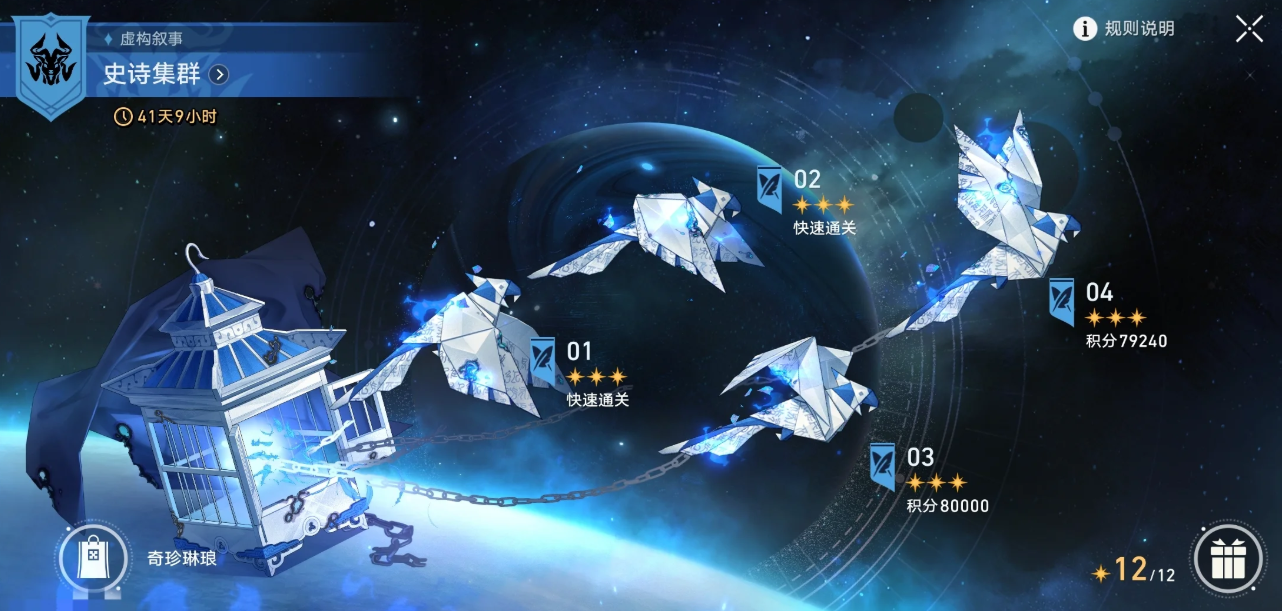The width and height of the screenshot is (1282, 611).
Task: Close the 虚构叙事 screen with X
Action: pyautogui.click(x=1249, y=29)
